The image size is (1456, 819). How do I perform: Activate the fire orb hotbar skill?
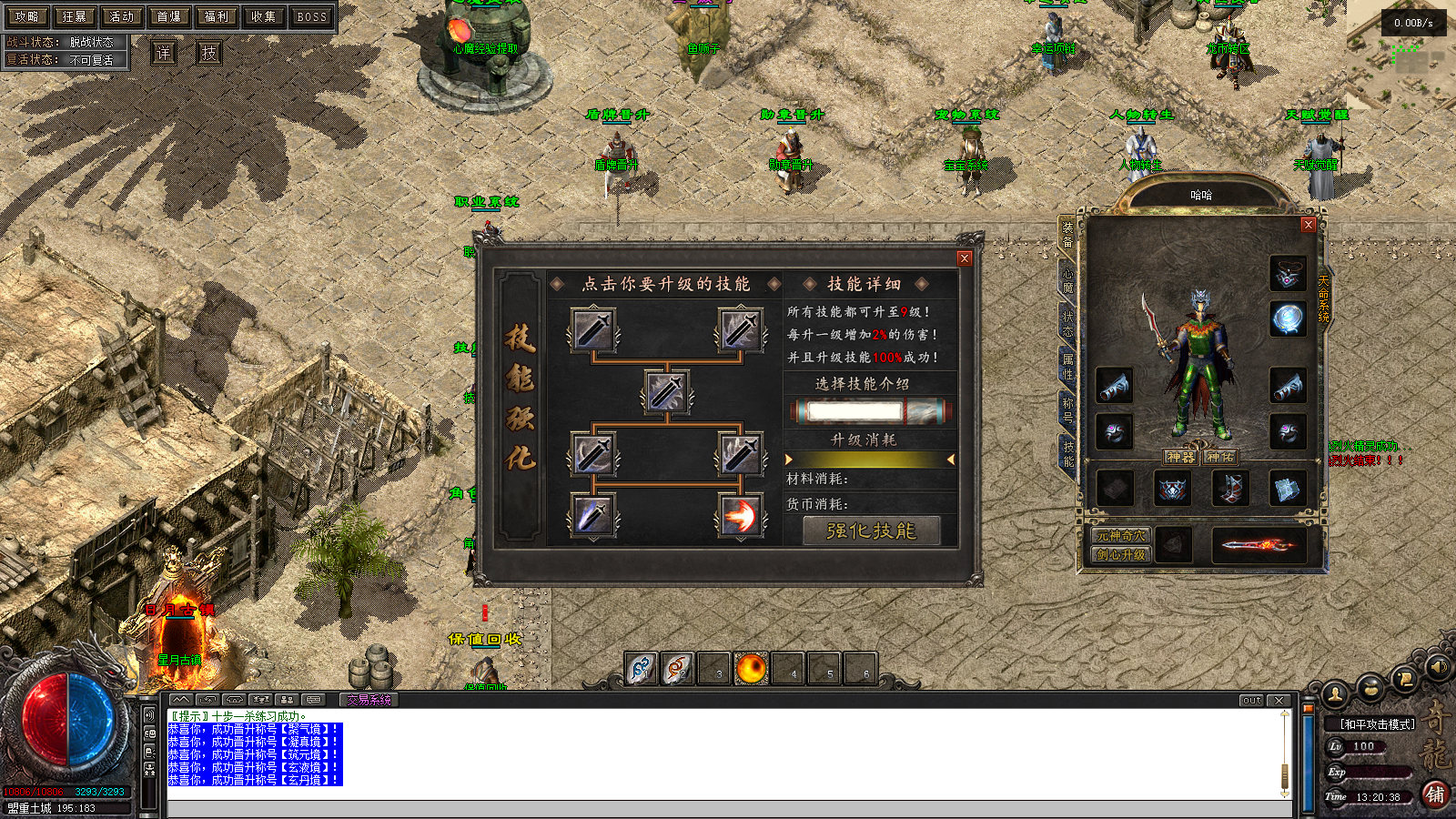(752, 669)
